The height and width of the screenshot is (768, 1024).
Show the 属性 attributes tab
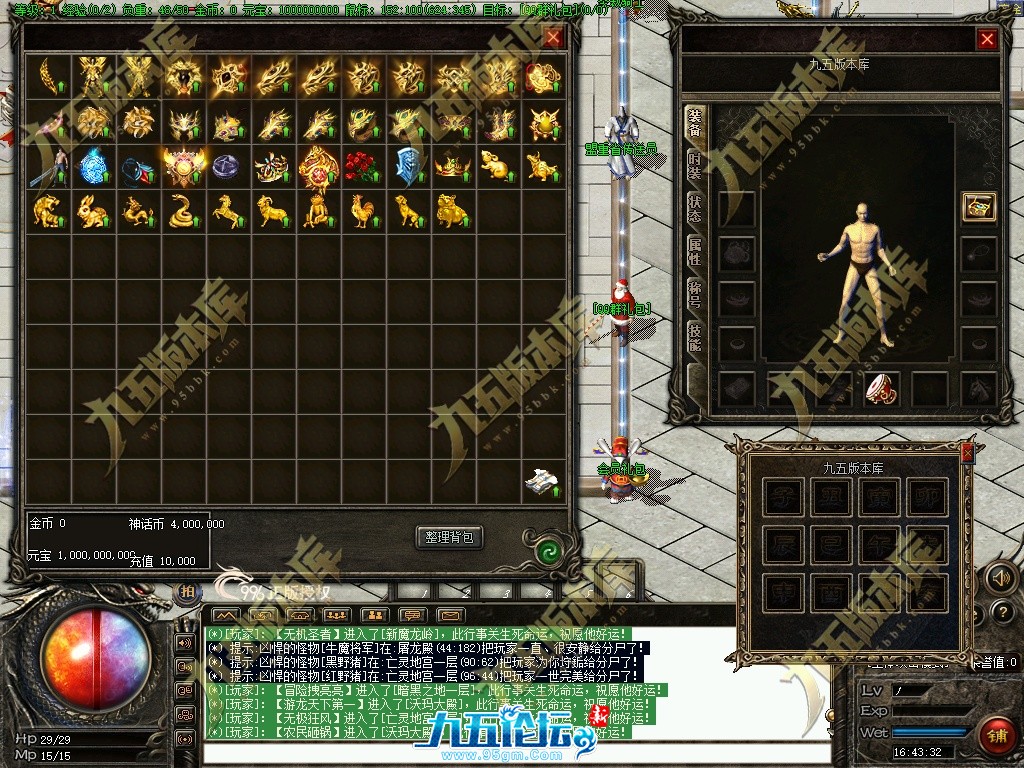coord(694,251)
